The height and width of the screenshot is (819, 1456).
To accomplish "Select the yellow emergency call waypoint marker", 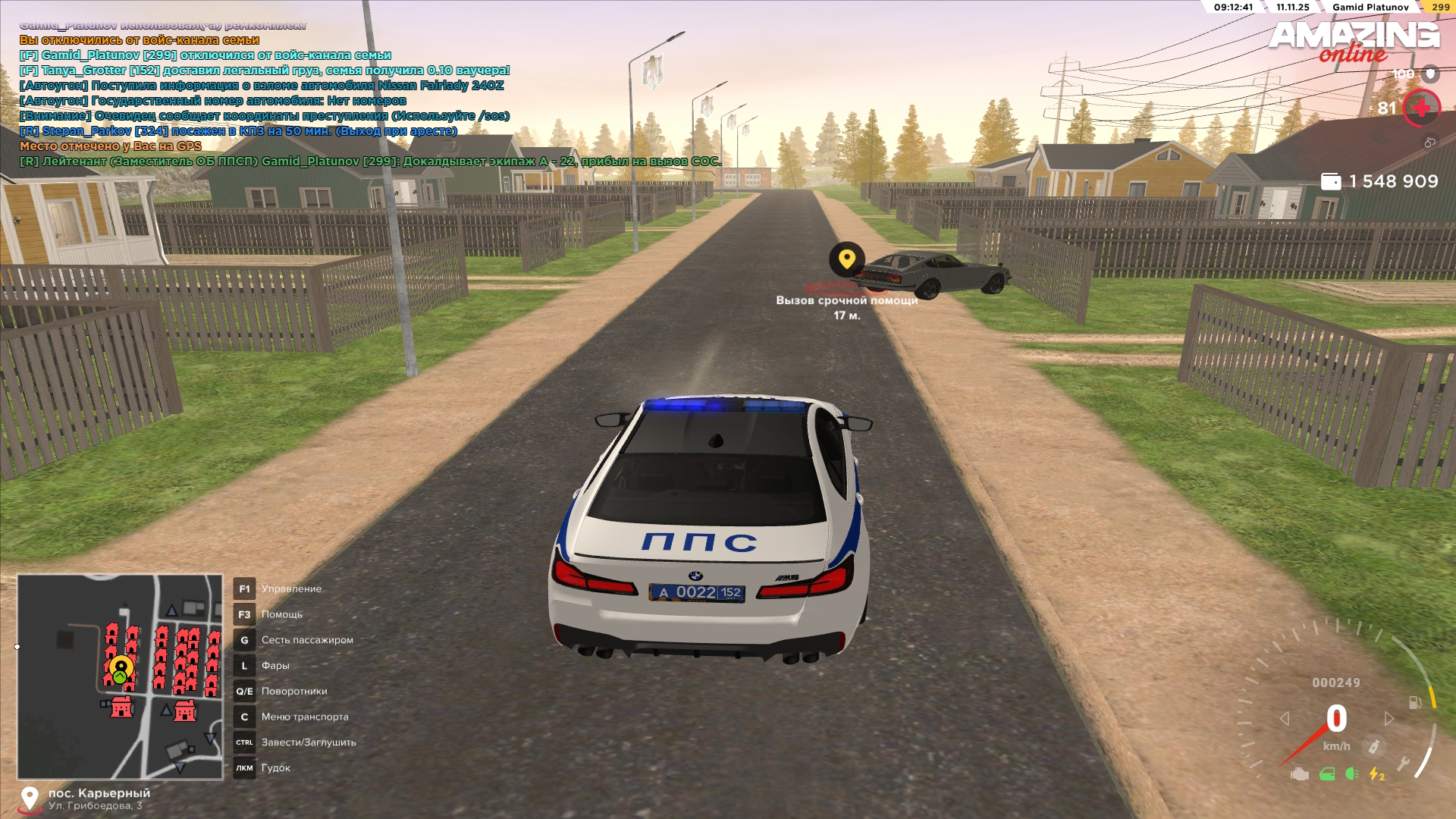I will [846, 259].
